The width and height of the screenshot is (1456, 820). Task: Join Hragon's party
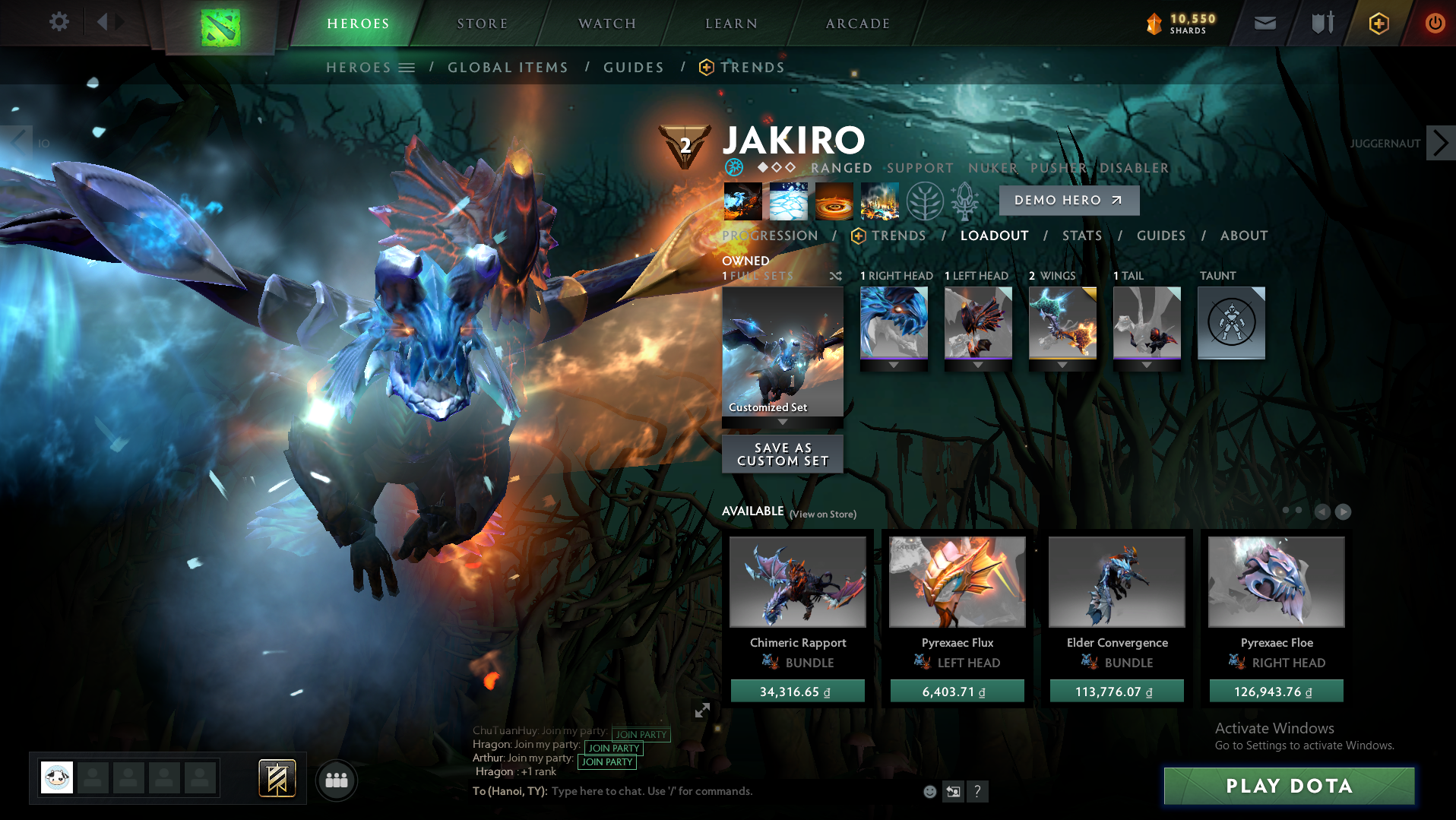(612, 748)
